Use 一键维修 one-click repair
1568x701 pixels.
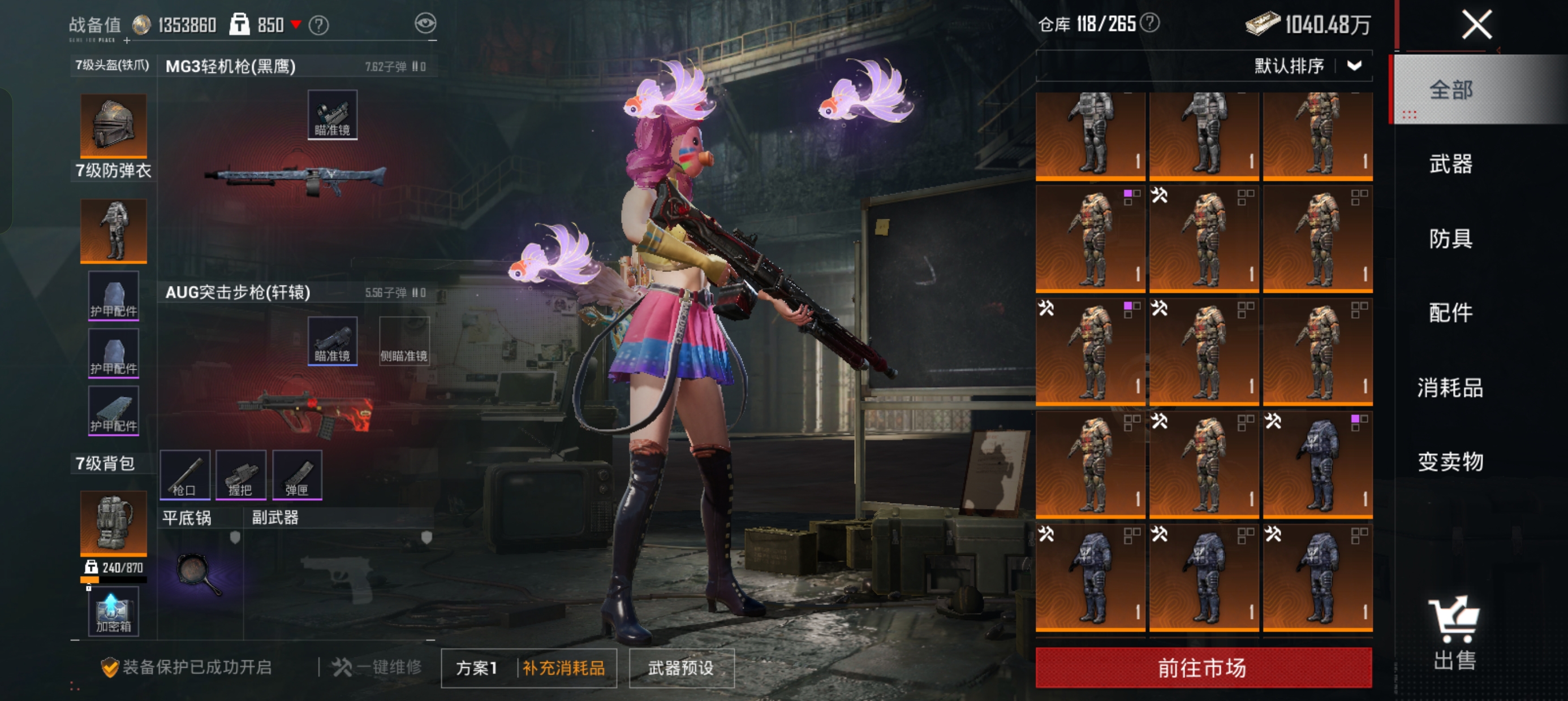coord(378,668)
